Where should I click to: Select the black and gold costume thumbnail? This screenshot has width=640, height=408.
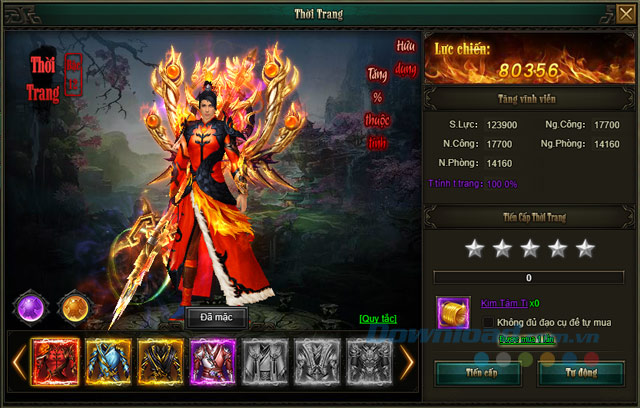pyautogui.click(x=160, y=363)
